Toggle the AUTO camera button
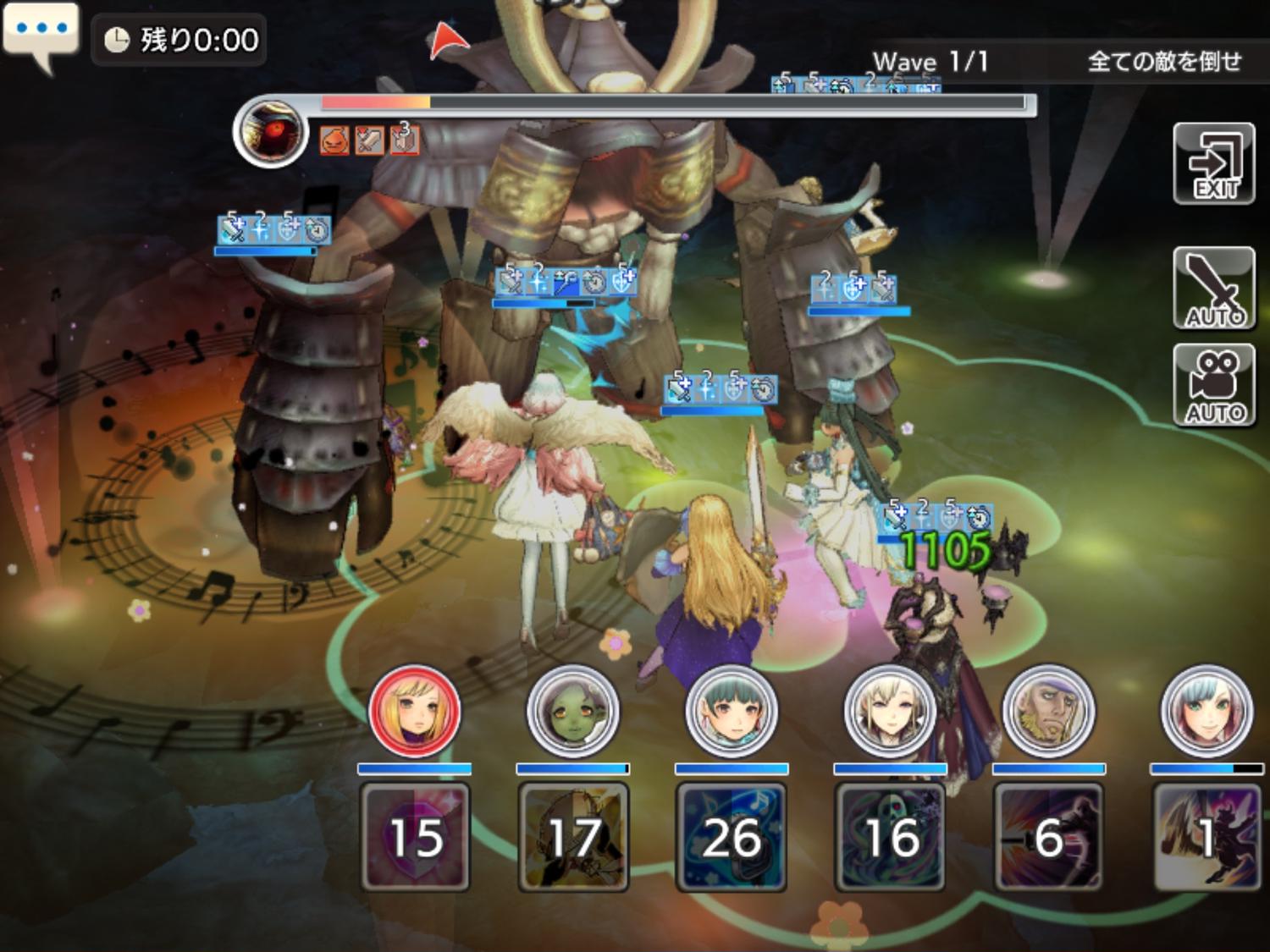1270x952 pixels. 1213,385
